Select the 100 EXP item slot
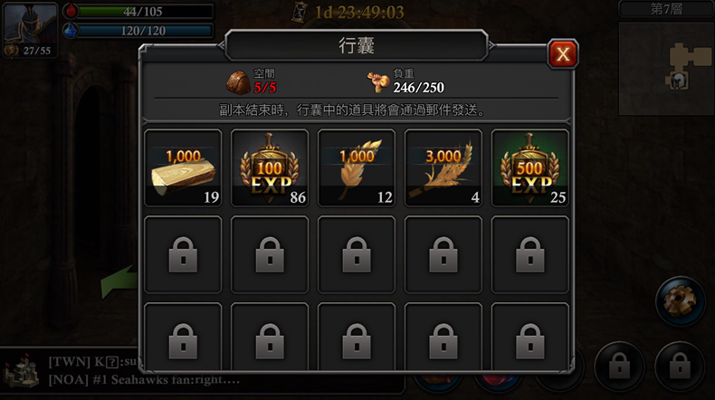715x400 pixels. pos(270,168)
